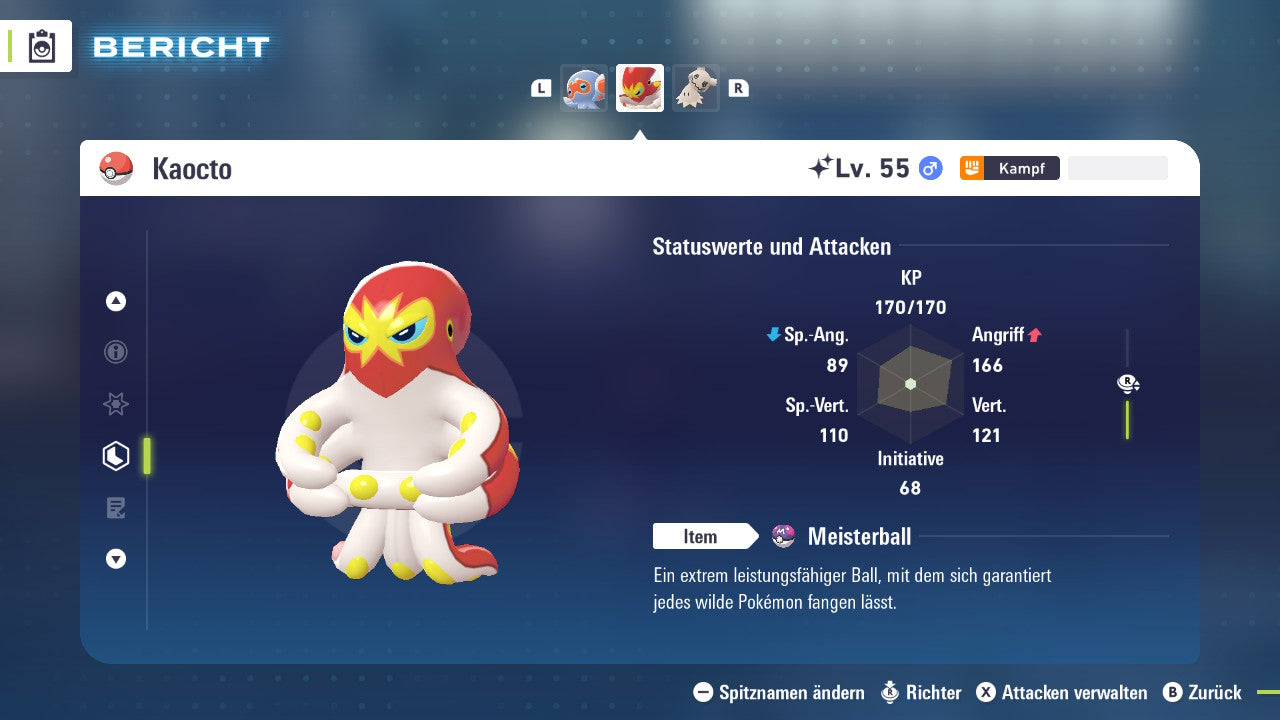
Task: Select the star-shaped stats page icon
Action: pyautogui.click(x=115, y=404)
